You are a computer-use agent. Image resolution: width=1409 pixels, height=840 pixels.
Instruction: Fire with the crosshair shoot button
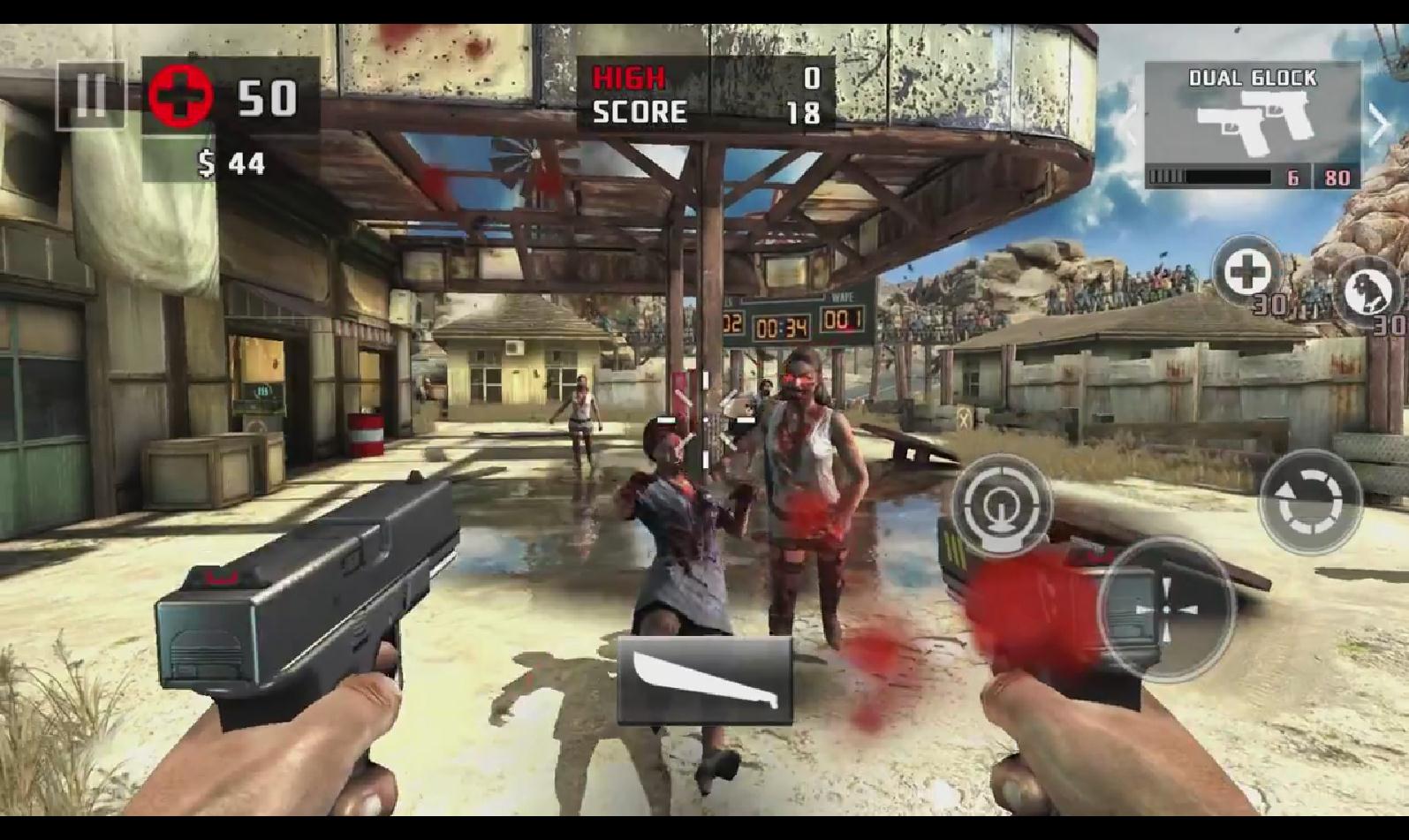point(1165,609)
